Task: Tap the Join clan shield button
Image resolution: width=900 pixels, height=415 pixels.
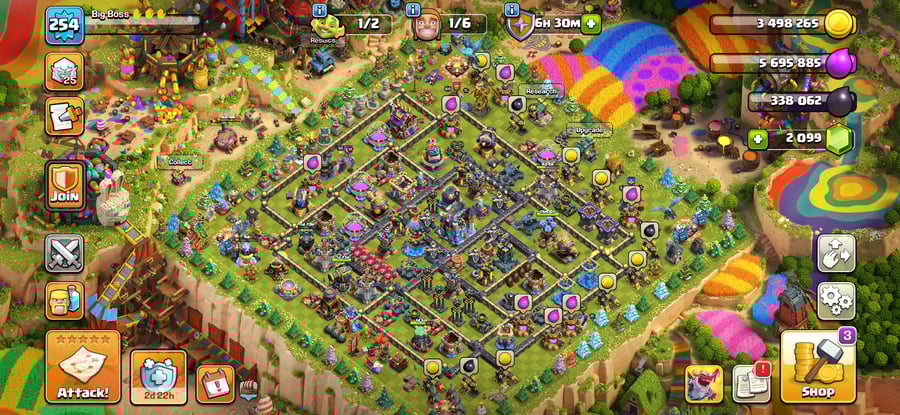Action: (x=64, y=185)
